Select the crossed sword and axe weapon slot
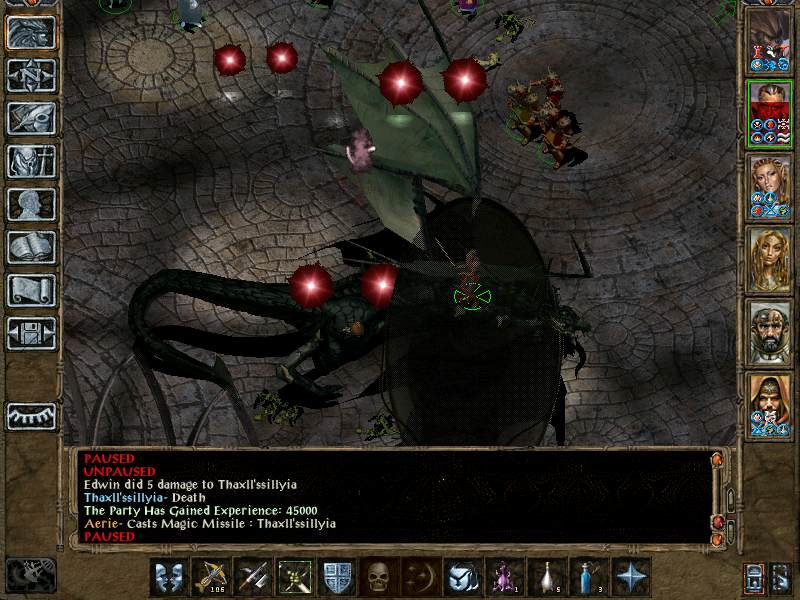This screenshot has width=800, height=600. (x=253, y=577)
